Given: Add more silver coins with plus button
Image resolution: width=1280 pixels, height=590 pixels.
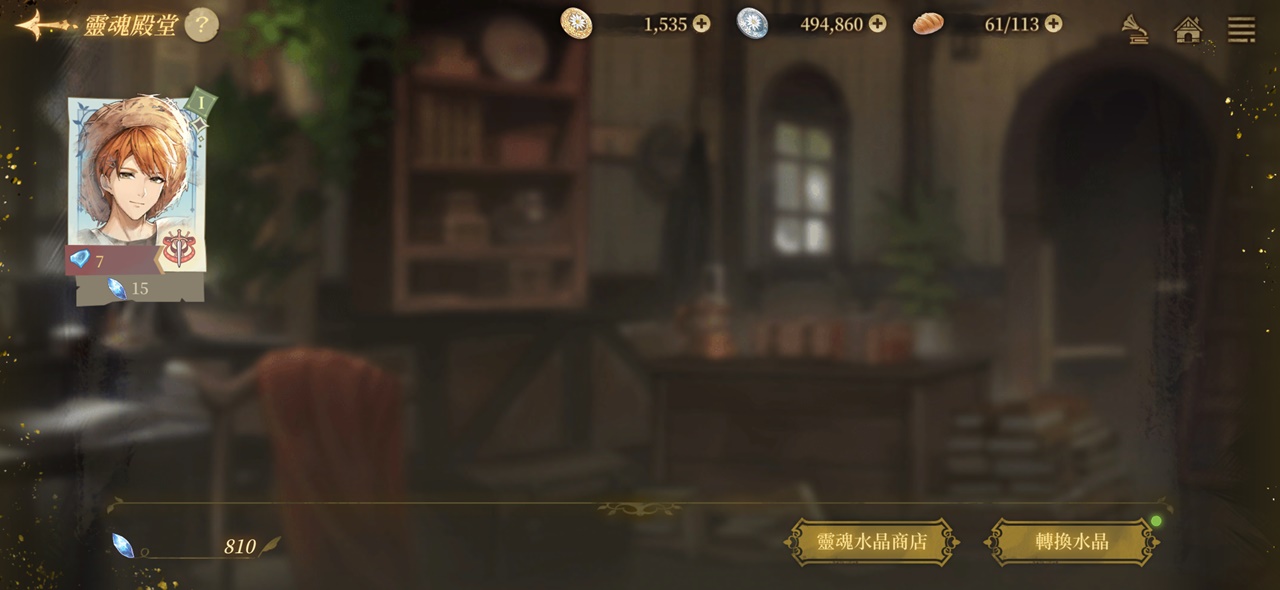Looking at the screenshot, I should [877, 24].
